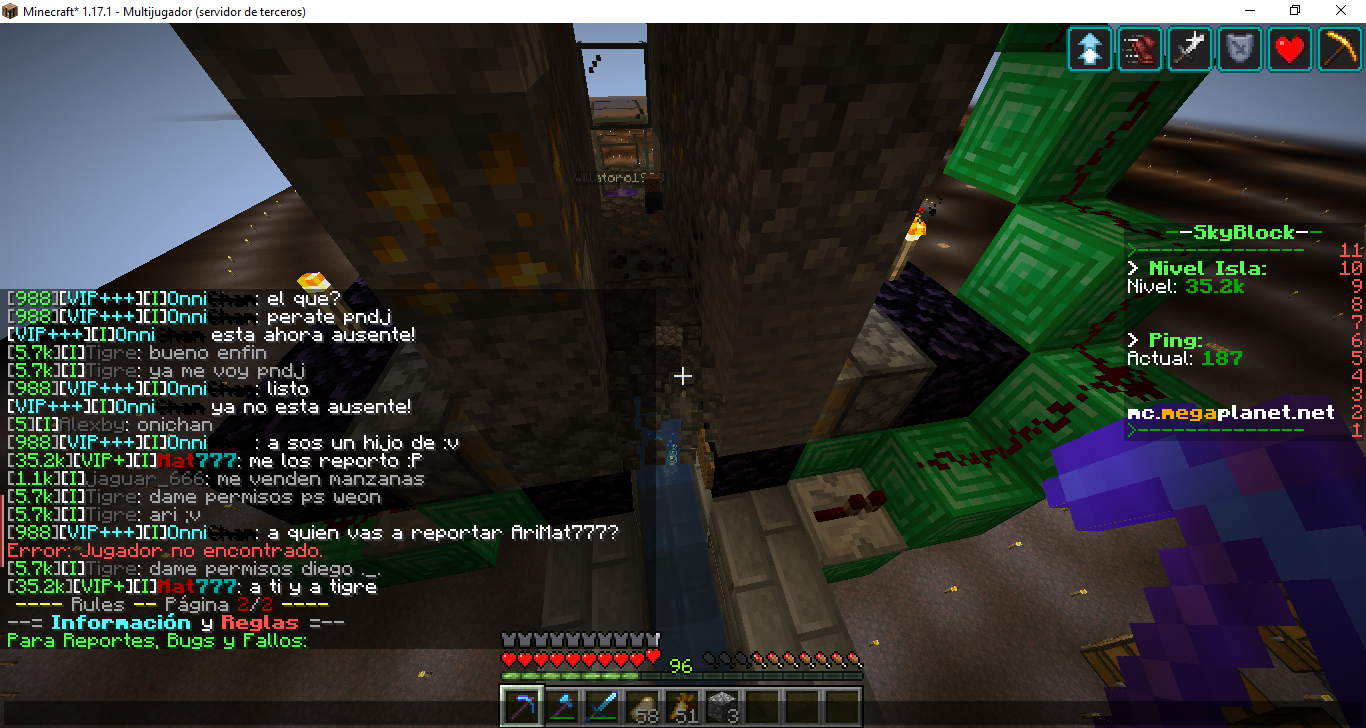The height and width of the screenshot is (728, 1366).
Task: Click the Haste golden pickaxe effect icon
Action: (1340, 49)
